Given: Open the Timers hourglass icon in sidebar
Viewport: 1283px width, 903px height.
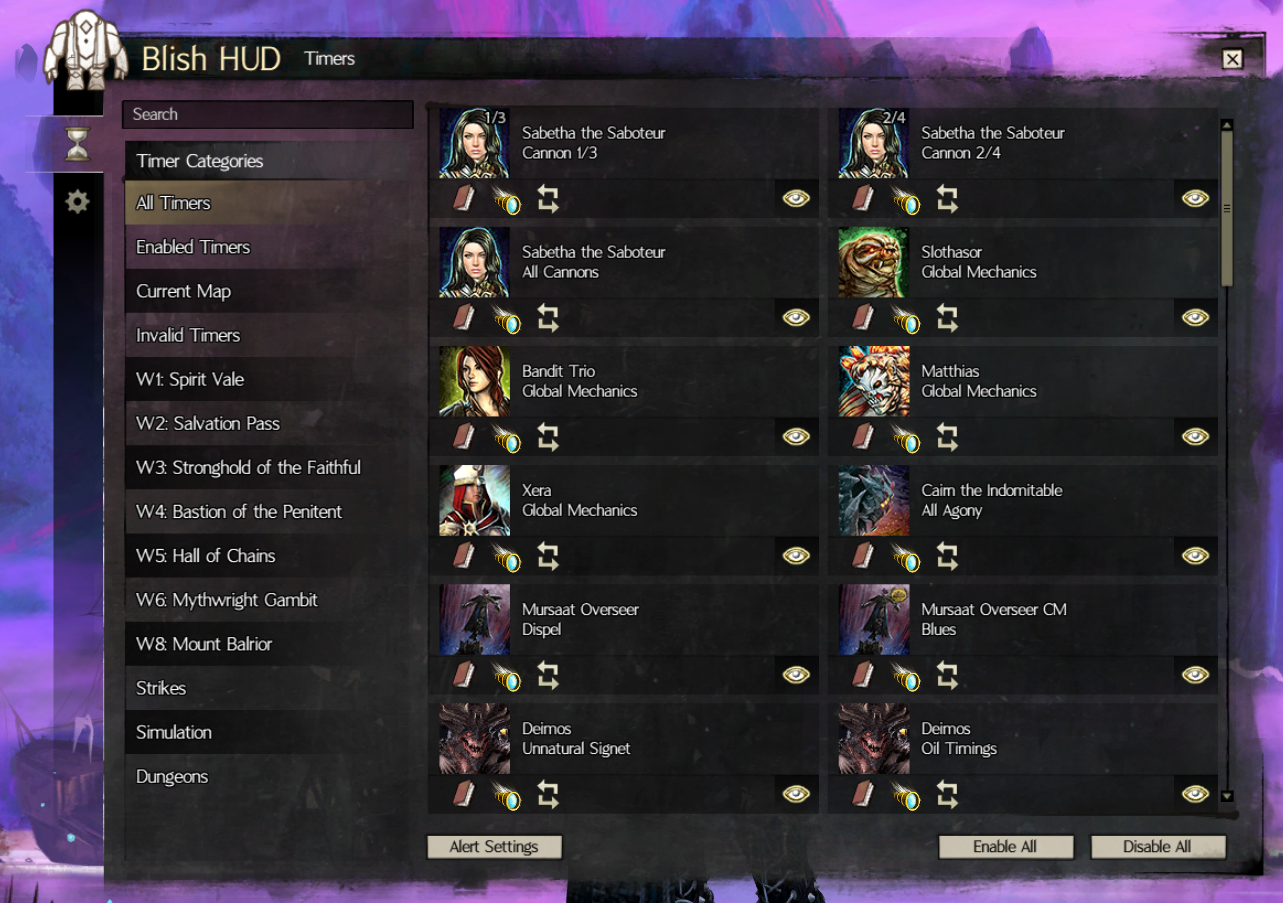Looking at the screenshot, I should click(76, 142).
